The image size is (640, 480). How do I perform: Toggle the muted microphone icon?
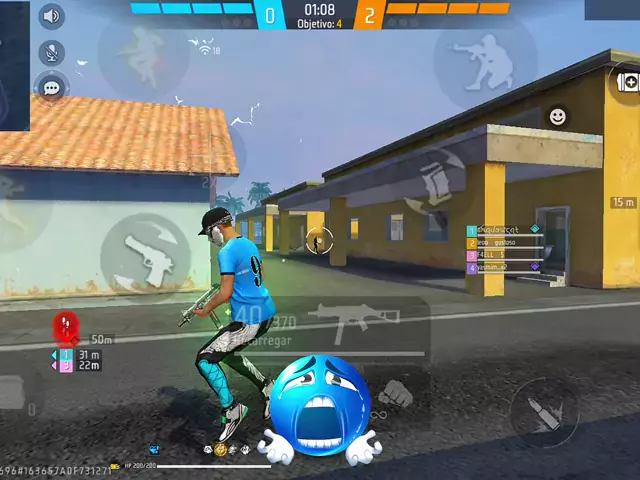point(50,52)
